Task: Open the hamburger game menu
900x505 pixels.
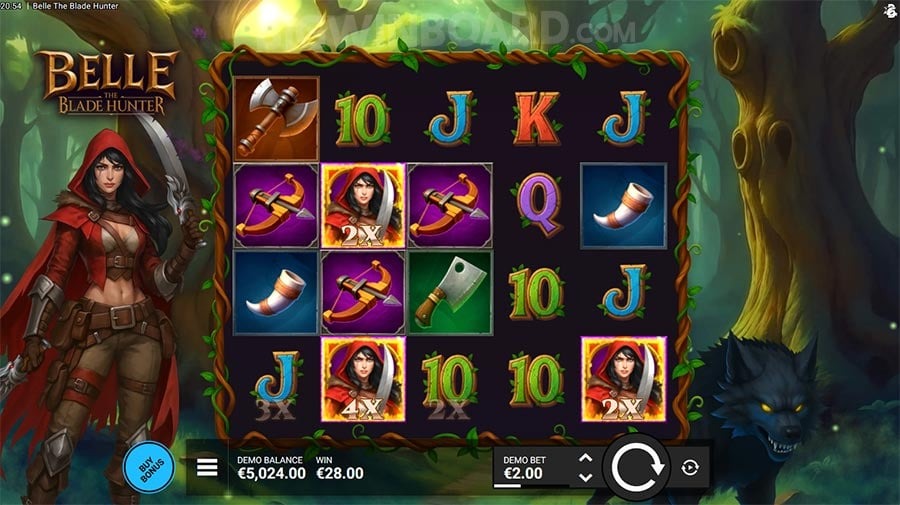Action: pyautogui.click(x=207, y=467)
